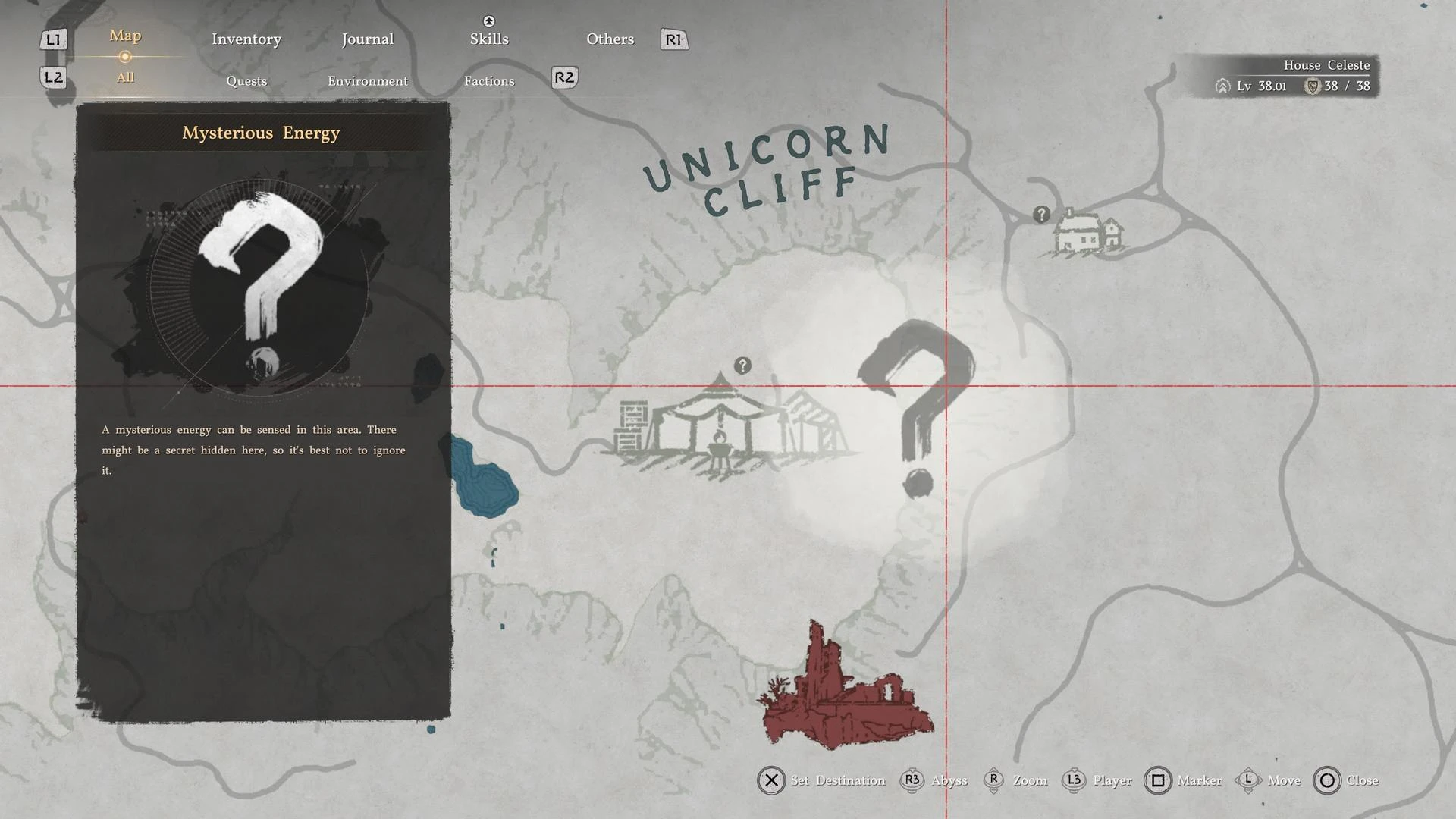Select the farmhouse map icon
Viewport: 1456px width, 819px height.
click(1087, 233)
